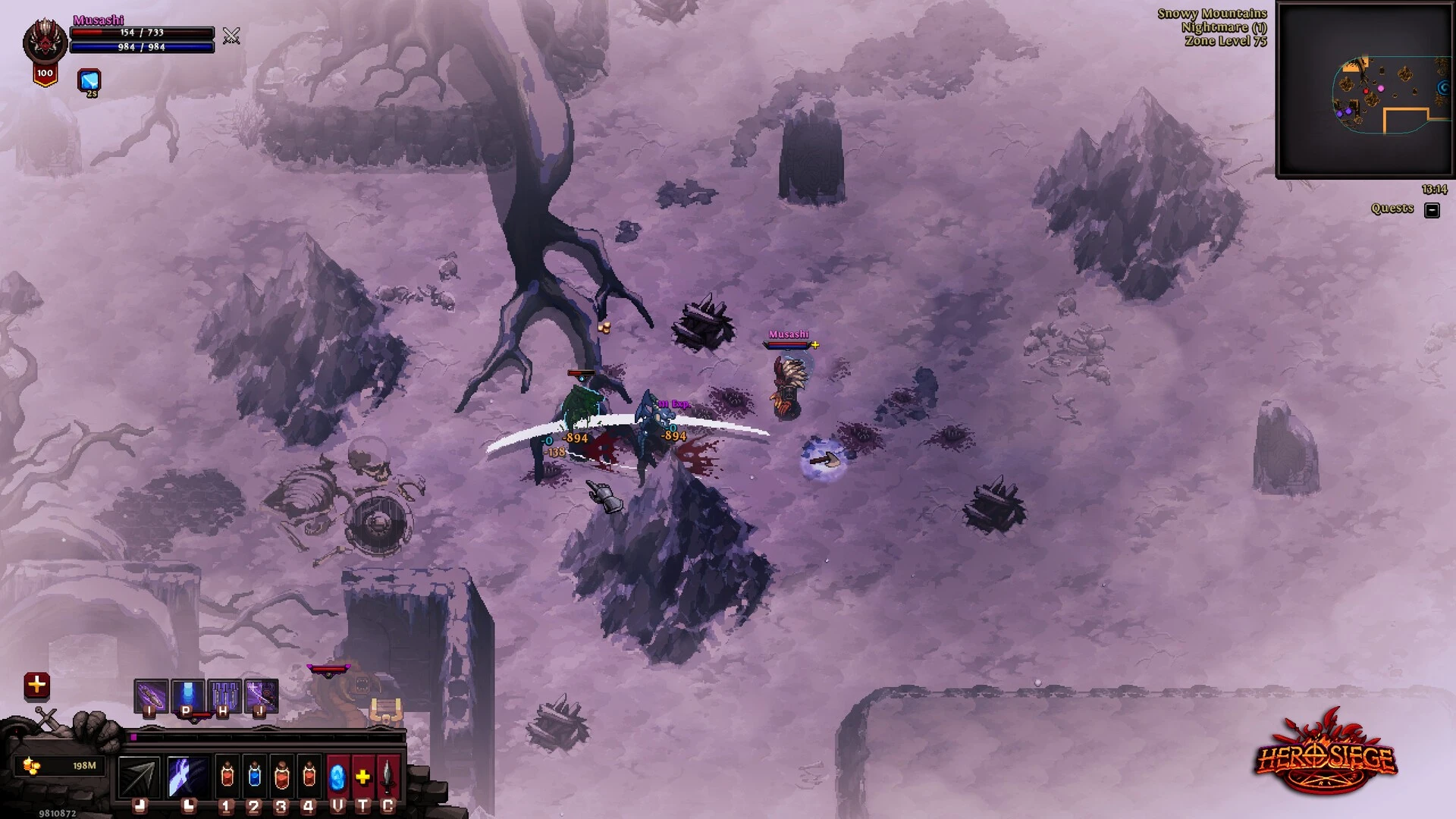The image size is (1456, 819).
Task: Click the blue swirl portal marker on minimap
Action: [1442, 89]
